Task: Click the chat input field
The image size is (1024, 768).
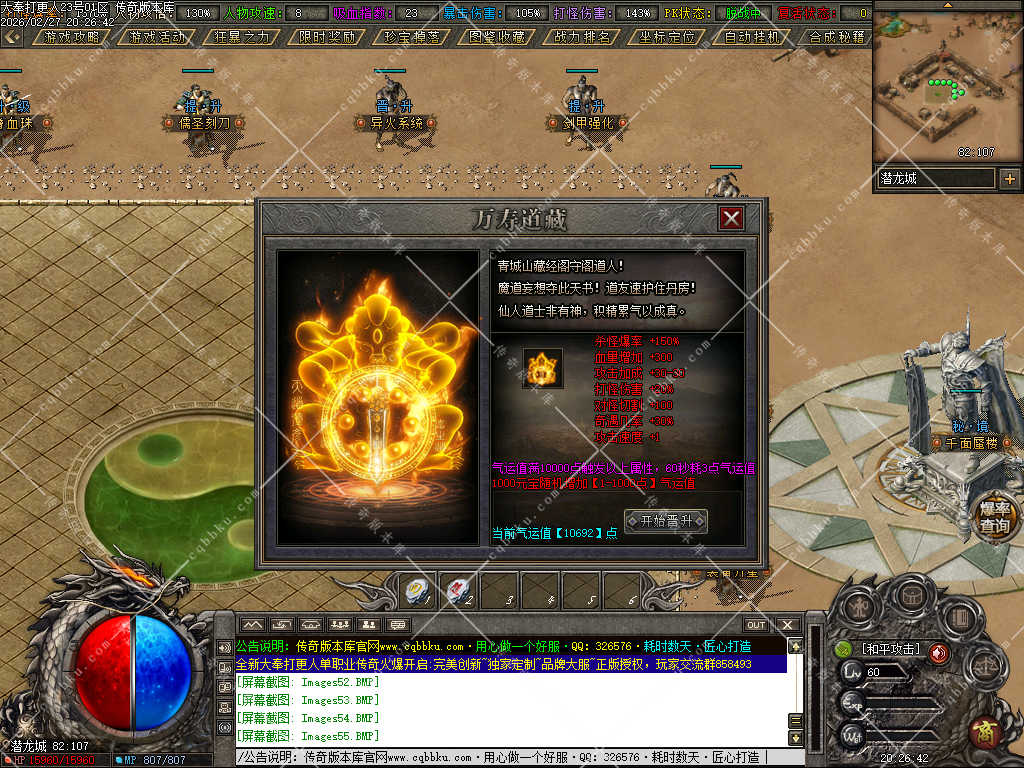Action: [x=510, y=758]
